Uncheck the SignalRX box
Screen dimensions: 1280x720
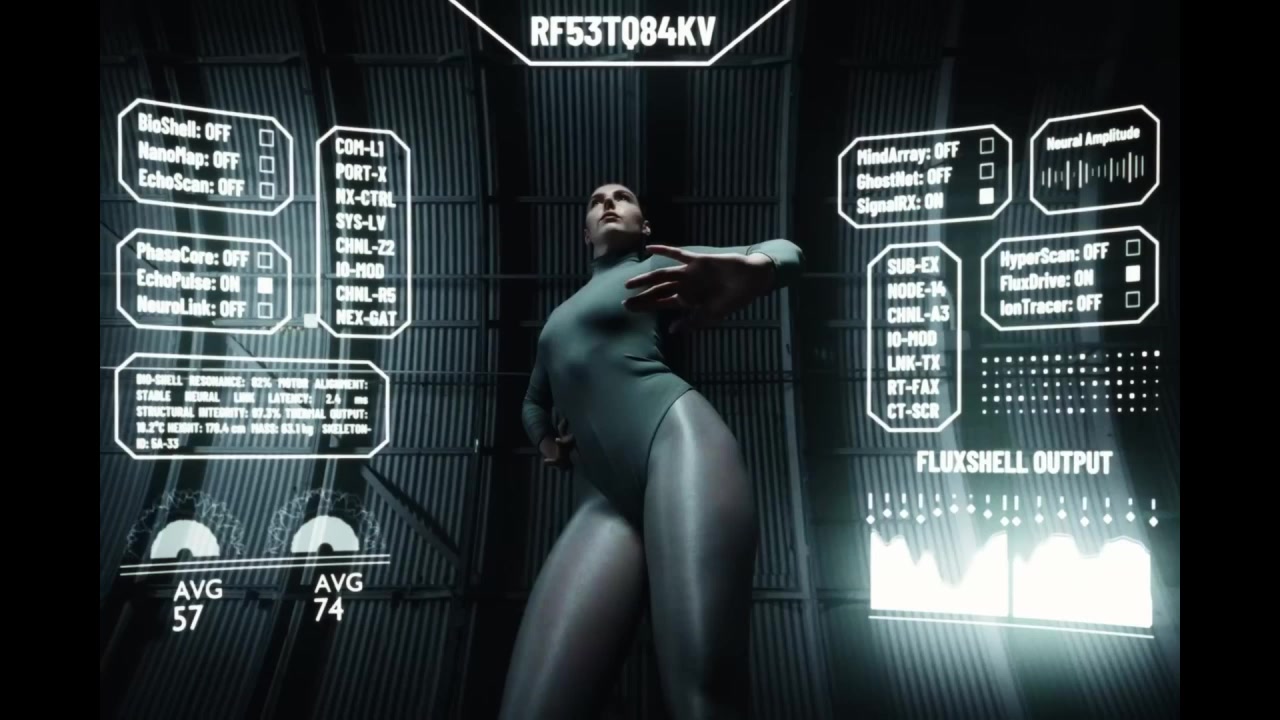pyautogui.click(x=987, y=197)
